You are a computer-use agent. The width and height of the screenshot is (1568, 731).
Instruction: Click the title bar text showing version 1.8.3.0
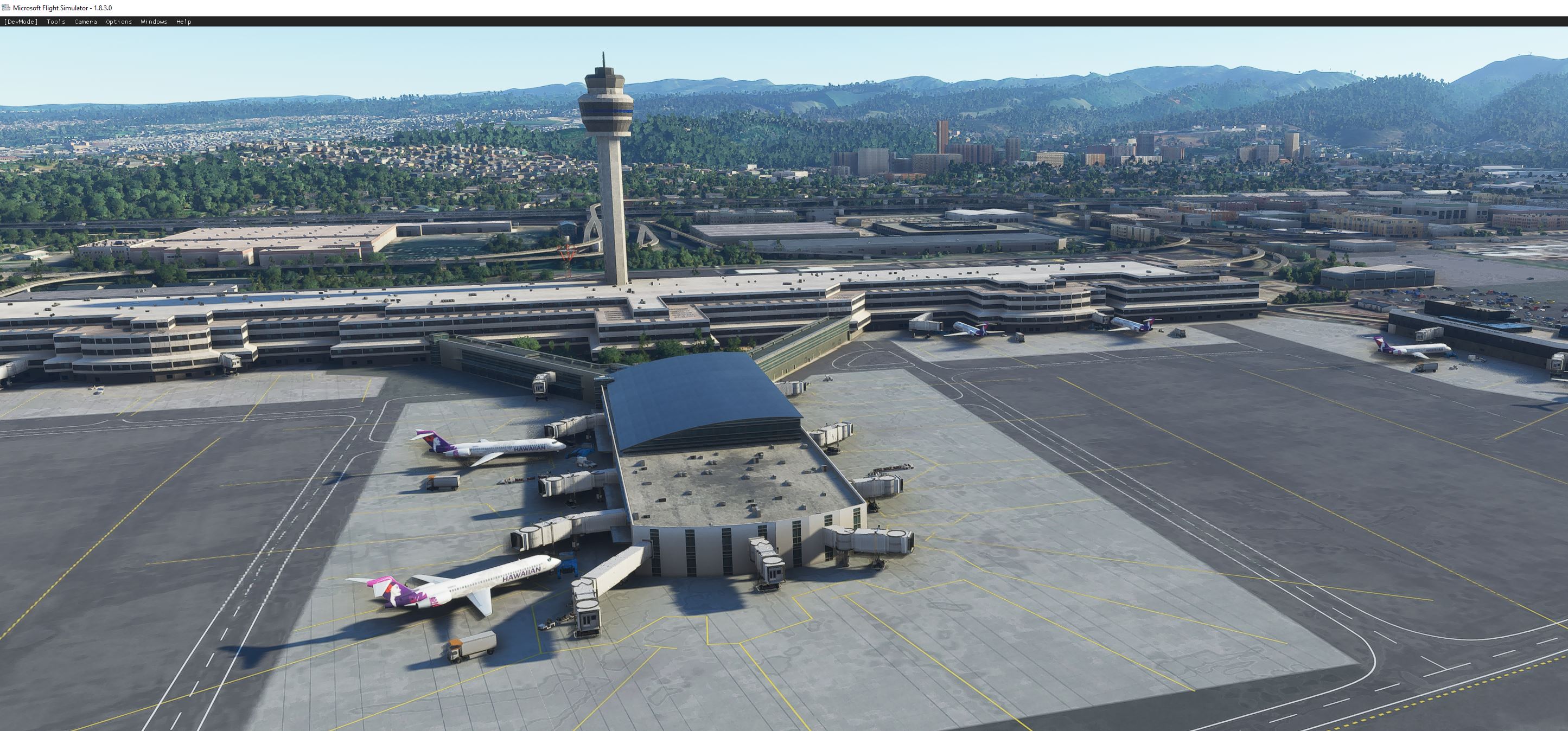(61, 7)
